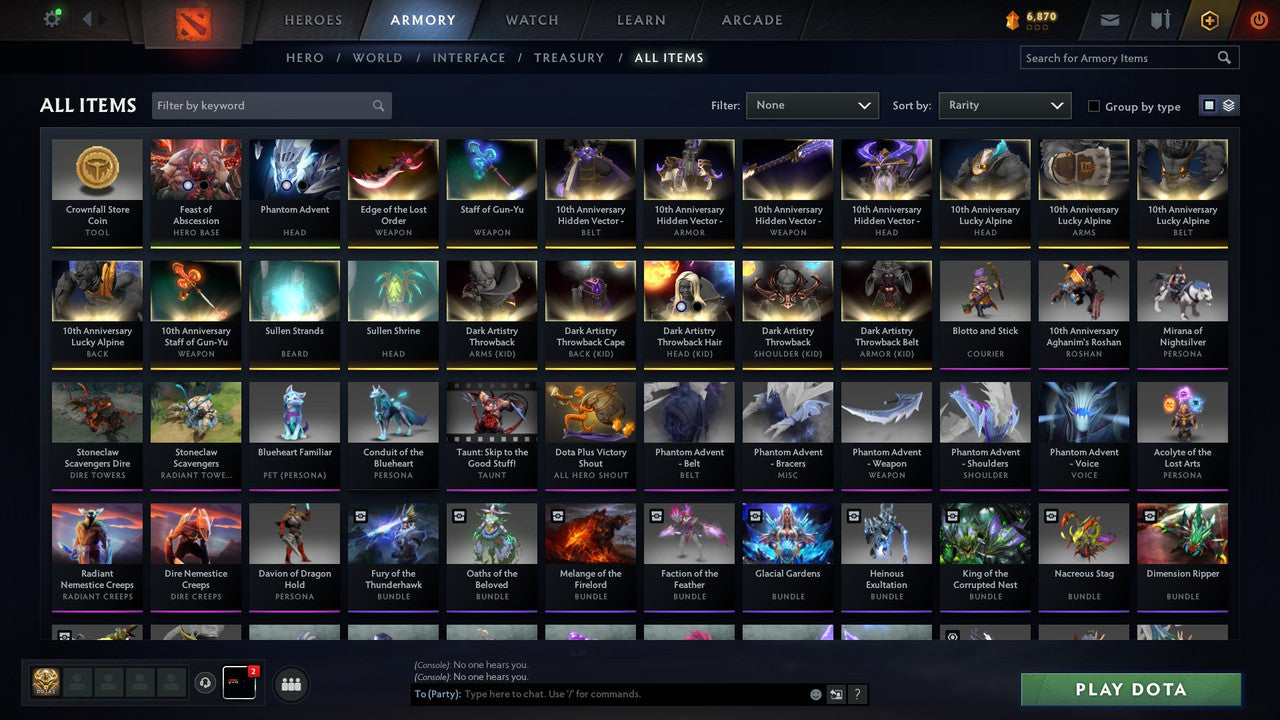Click the PLAY DOTA button

(1130, 689)
